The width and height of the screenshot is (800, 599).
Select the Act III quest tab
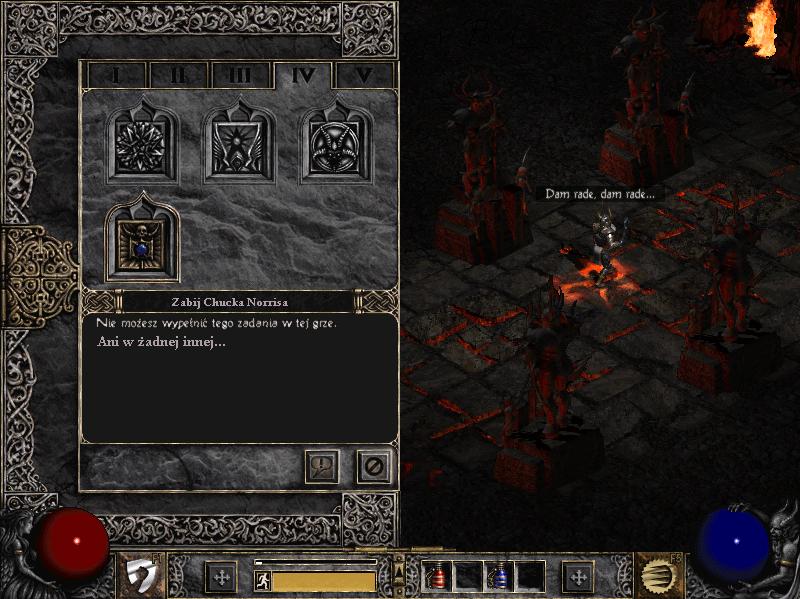click(240, 75)
